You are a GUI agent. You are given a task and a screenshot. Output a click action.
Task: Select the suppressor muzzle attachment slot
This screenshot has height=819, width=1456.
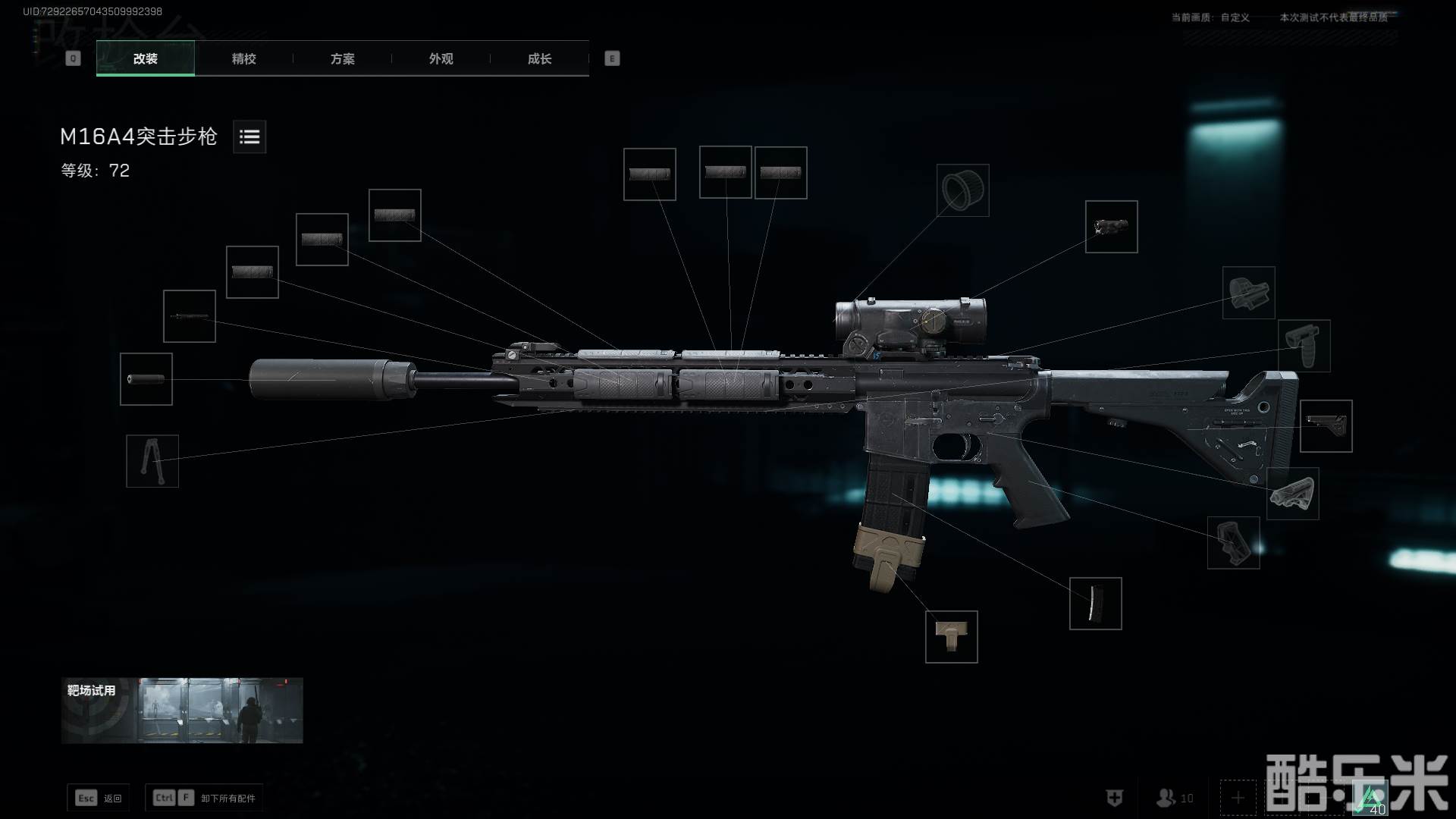tap(146, 379)
